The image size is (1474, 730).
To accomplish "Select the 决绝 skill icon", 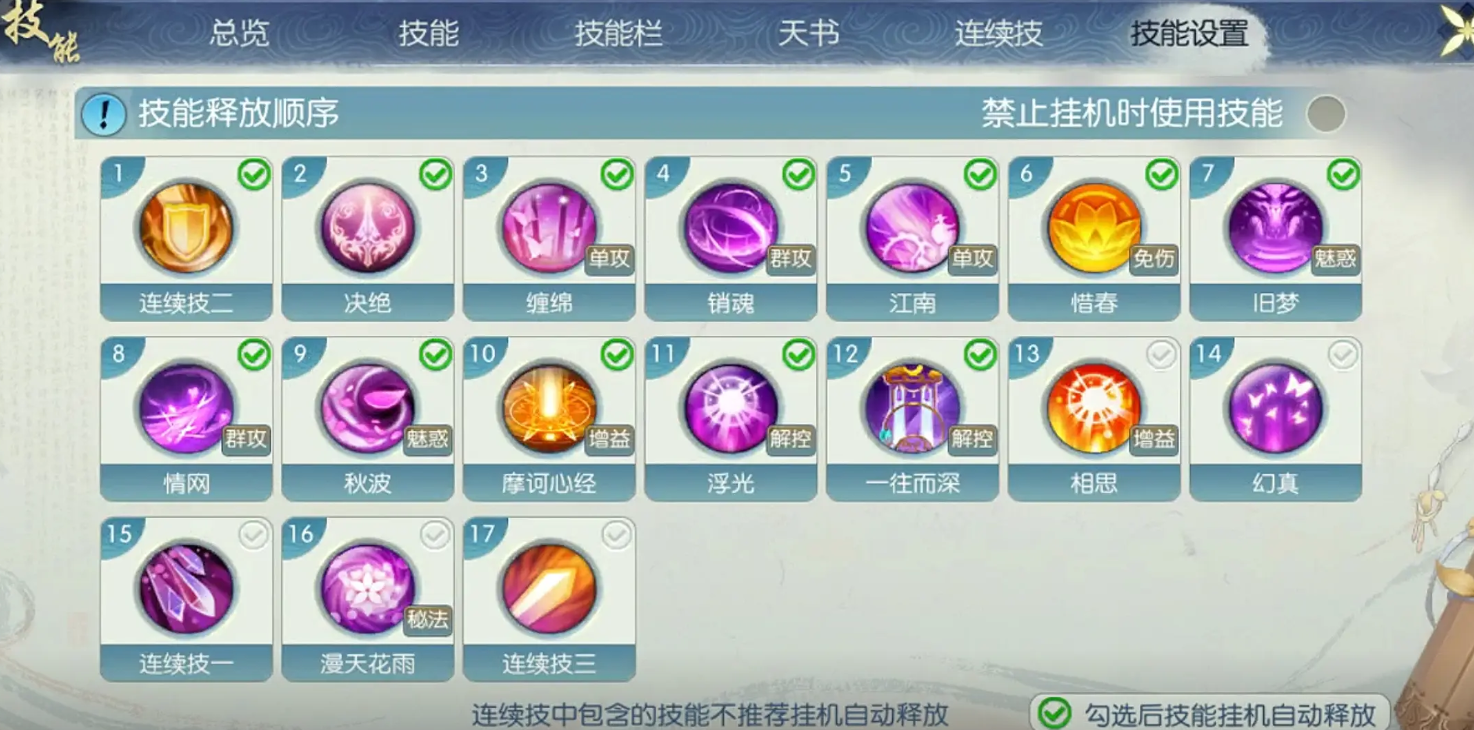I will click(367, 229).
